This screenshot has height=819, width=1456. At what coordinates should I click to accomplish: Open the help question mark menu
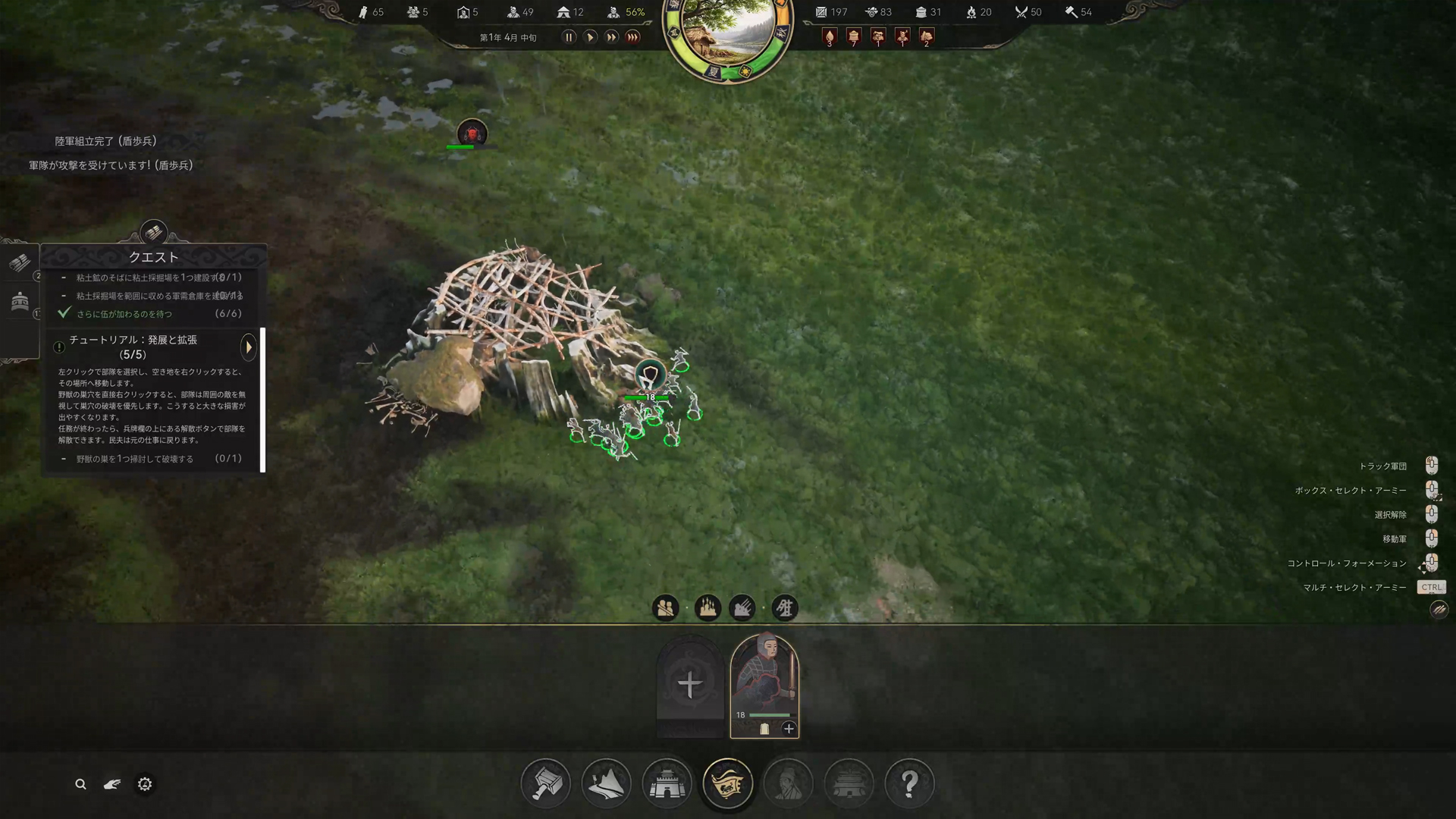tap(909, 783)
